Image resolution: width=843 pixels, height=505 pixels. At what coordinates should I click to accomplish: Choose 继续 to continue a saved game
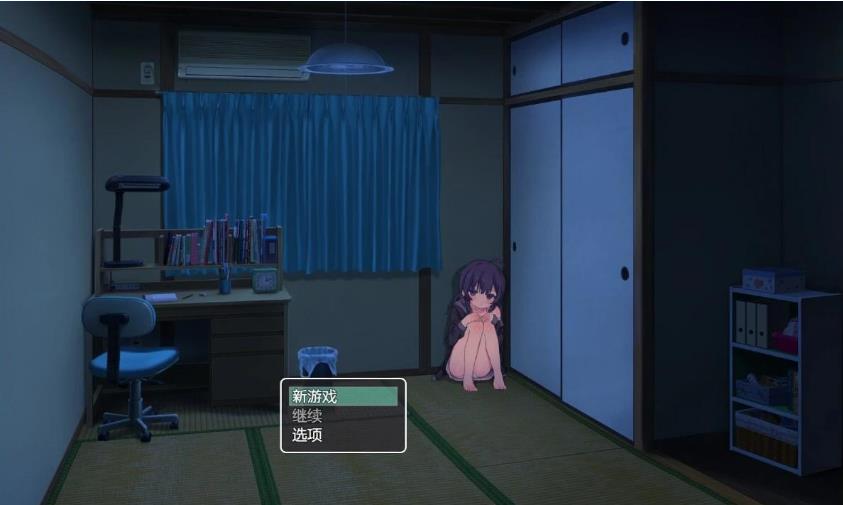click(343, 416)
